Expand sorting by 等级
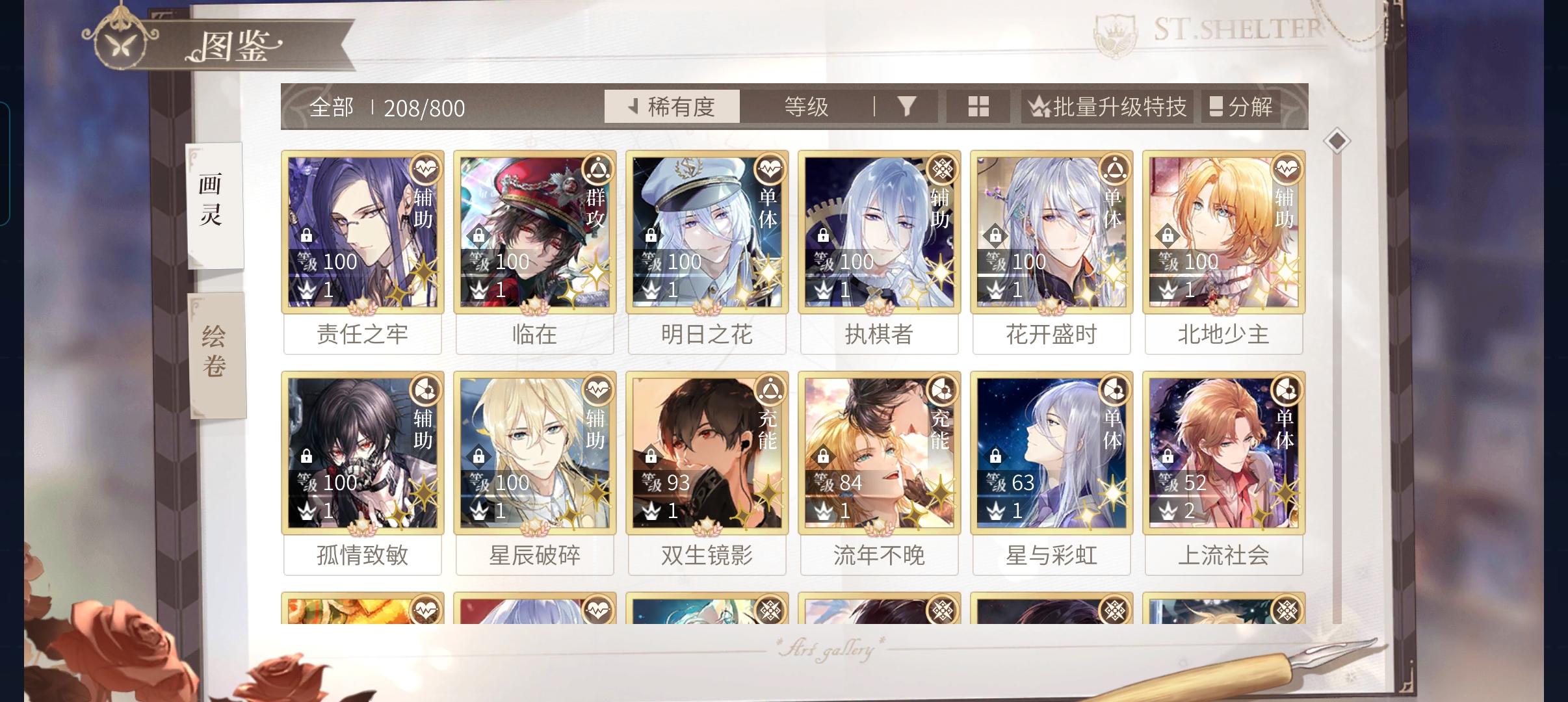 [806, 106]
